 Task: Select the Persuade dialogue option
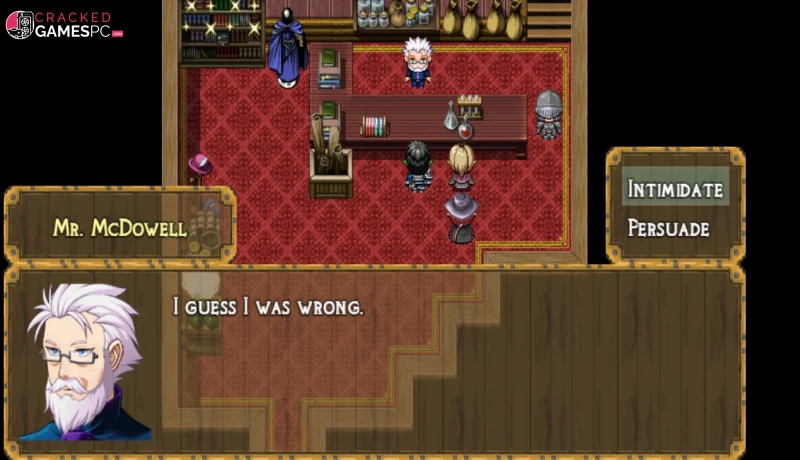pos(669,229)
